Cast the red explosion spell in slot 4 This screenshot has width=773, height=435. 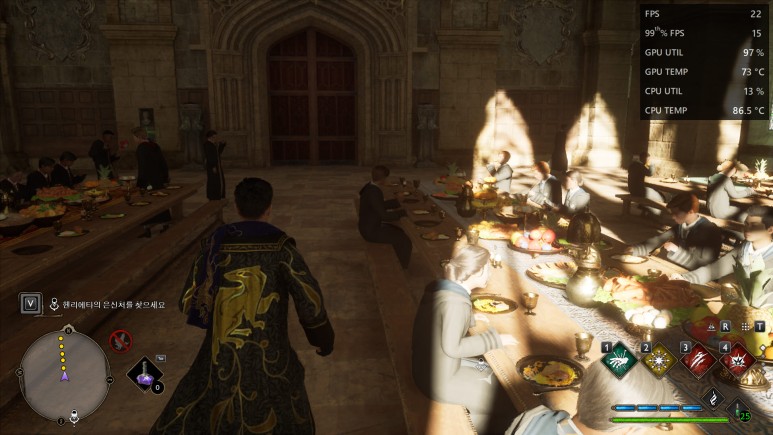738,358
